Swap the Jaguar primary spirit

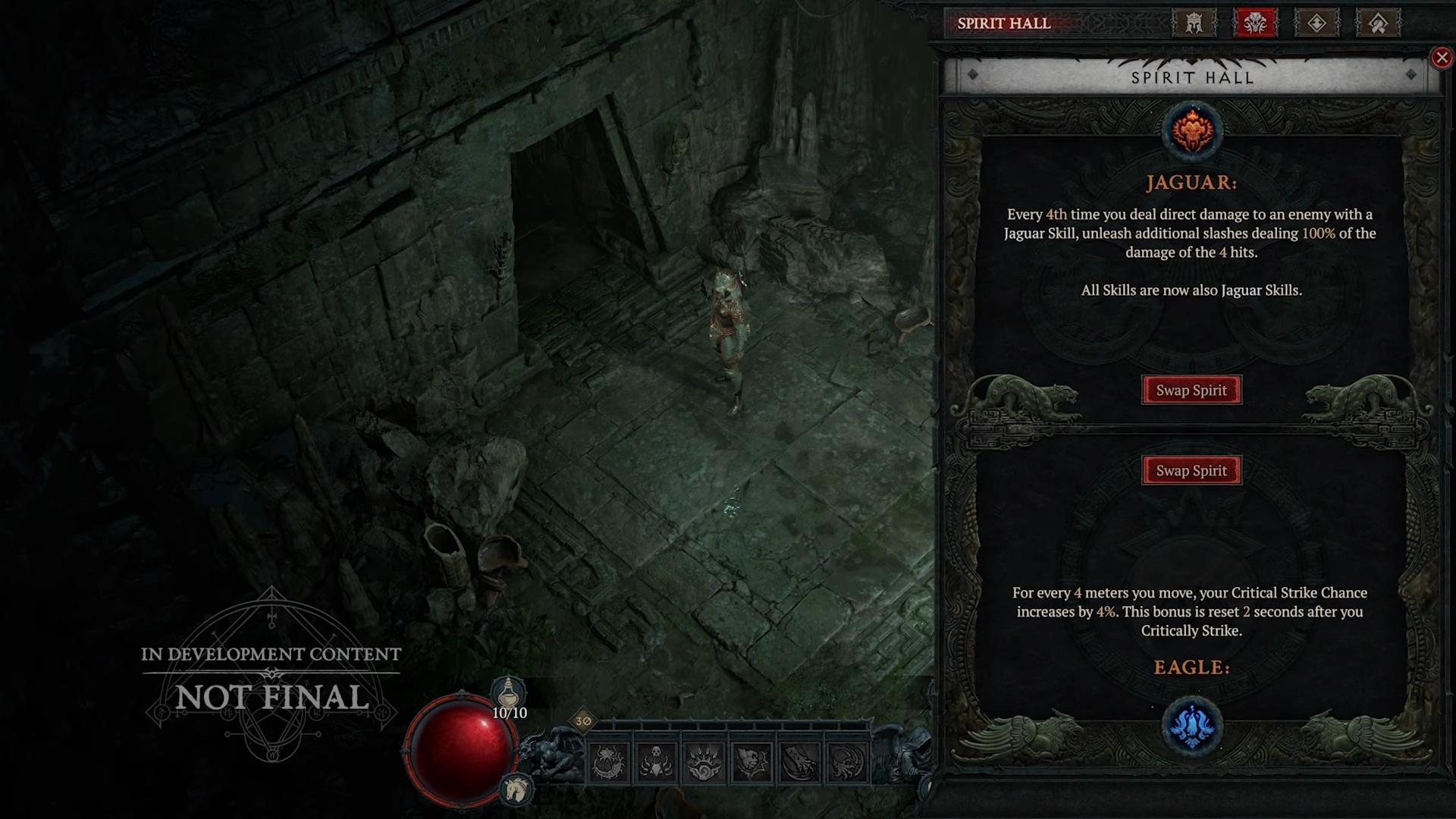point(1191,391)
